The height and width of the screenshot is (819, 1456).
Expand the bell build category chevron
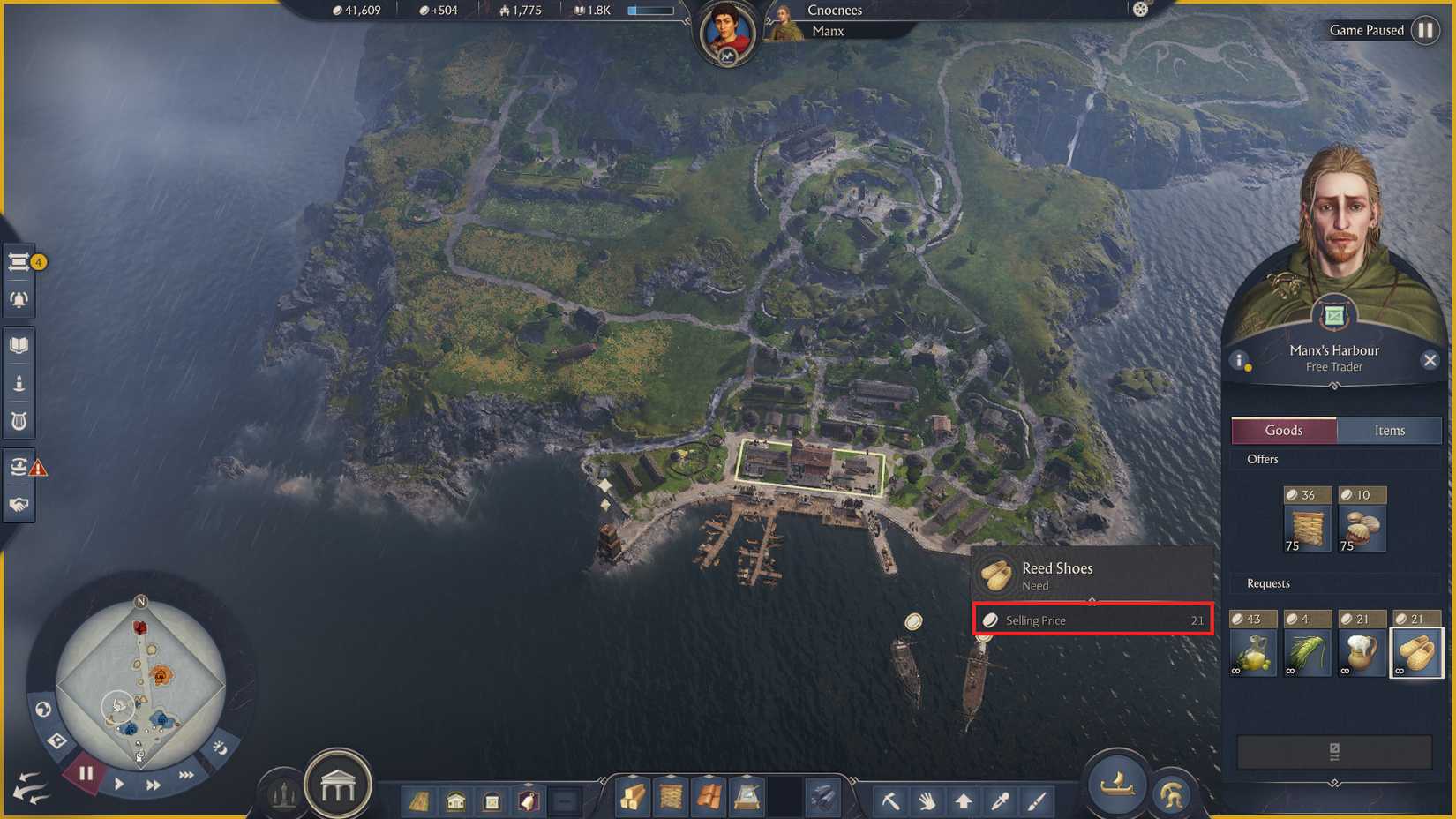point(529,785)
